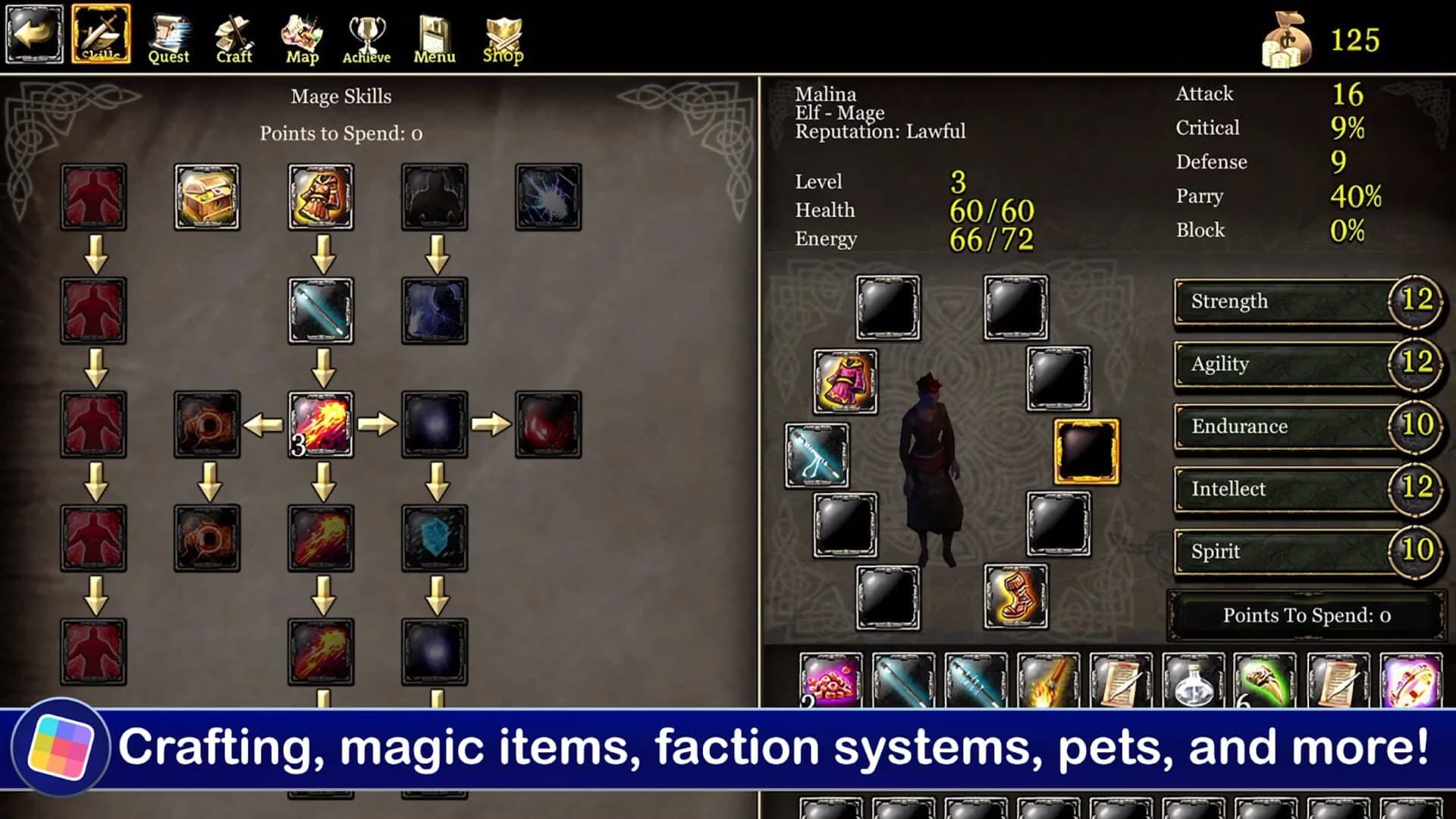Visit the Shop
The width and height of the screenshot is (1456, 819).
point(503,36)
